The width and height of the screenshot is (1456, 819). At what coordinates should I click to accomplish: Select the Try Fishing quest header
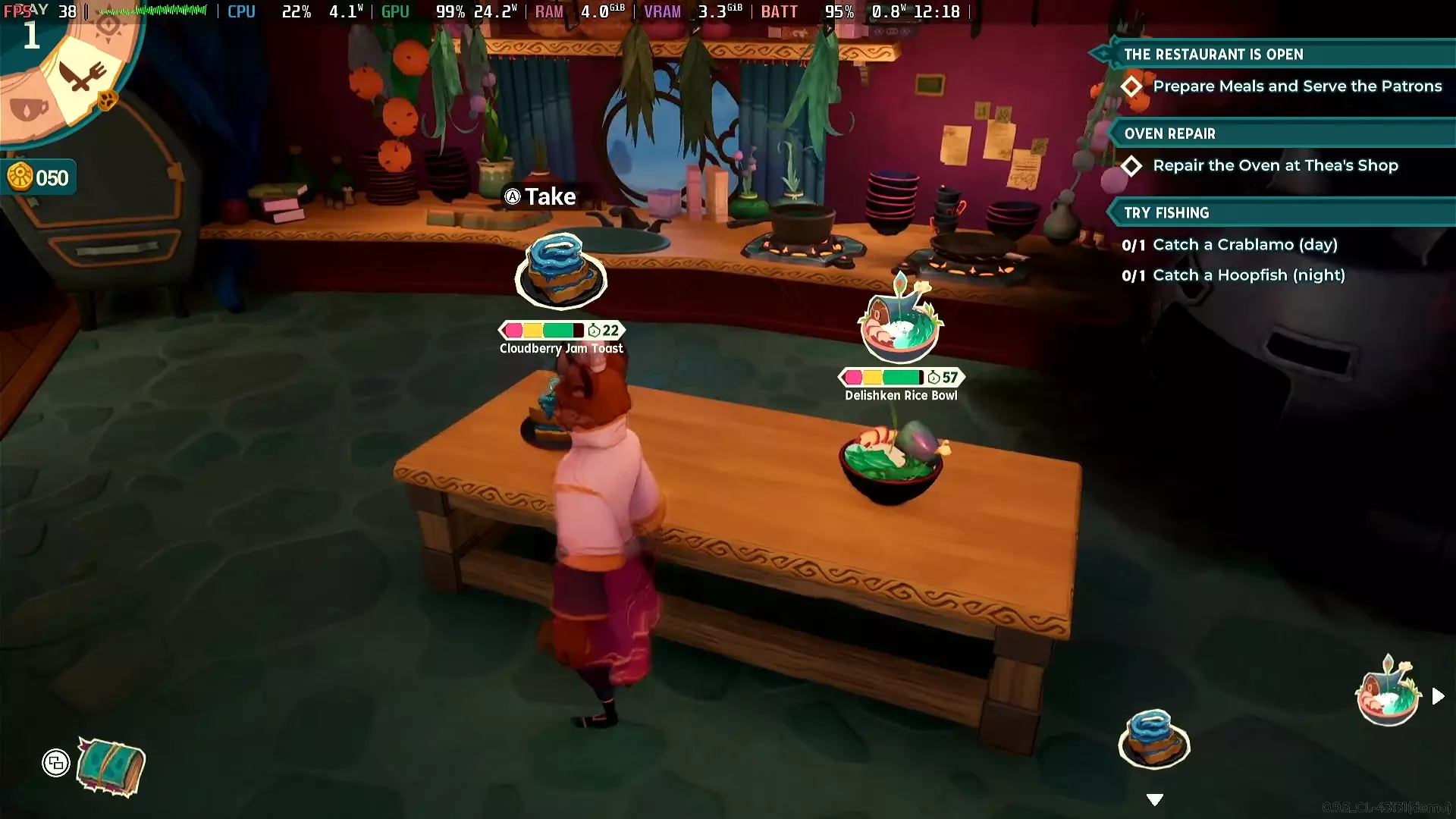[x=1166, y=213]
